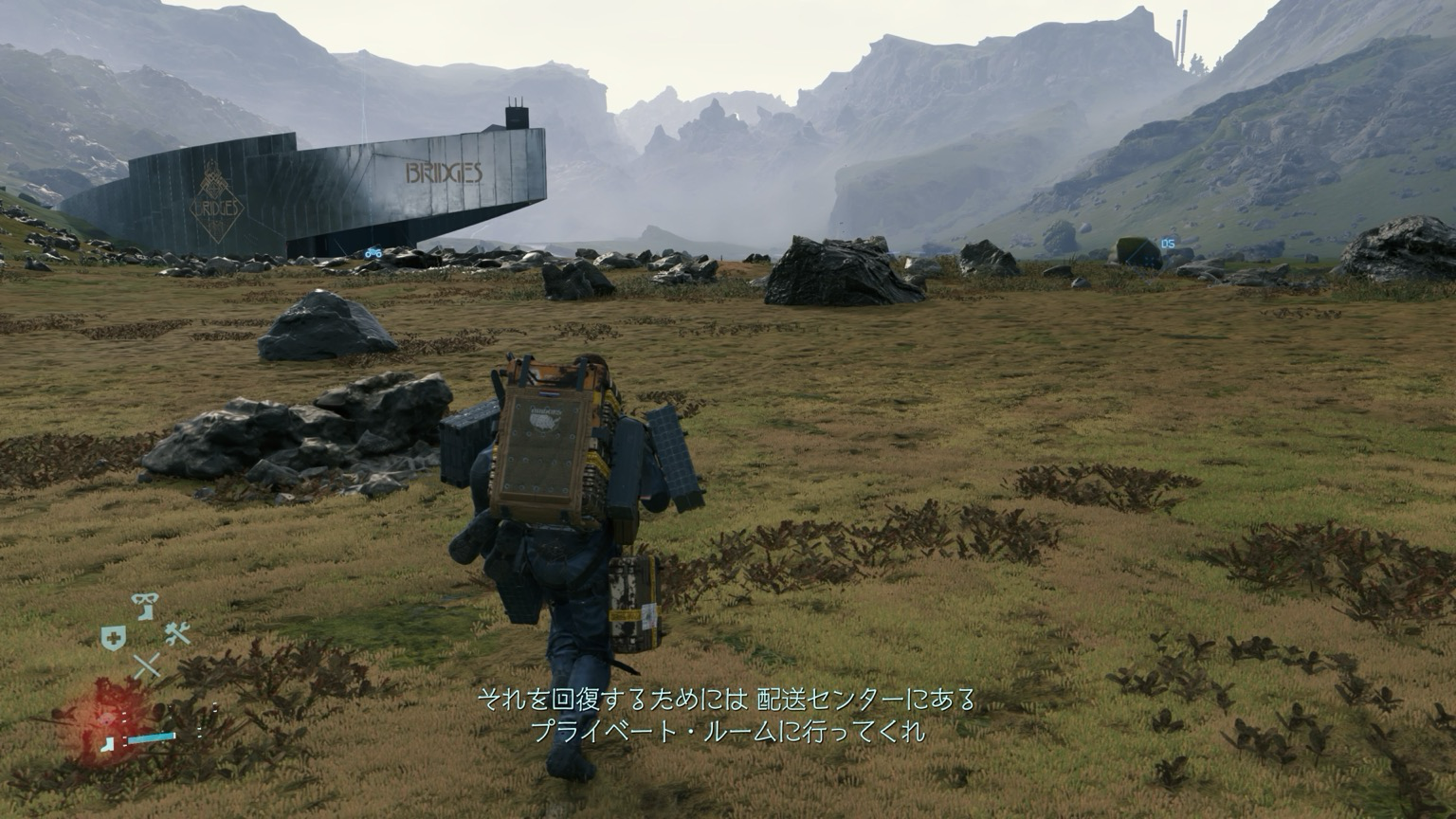1456x819 pixels.
Task: Select the mask and boots equipment icon
Action: [x=145, y=604]
